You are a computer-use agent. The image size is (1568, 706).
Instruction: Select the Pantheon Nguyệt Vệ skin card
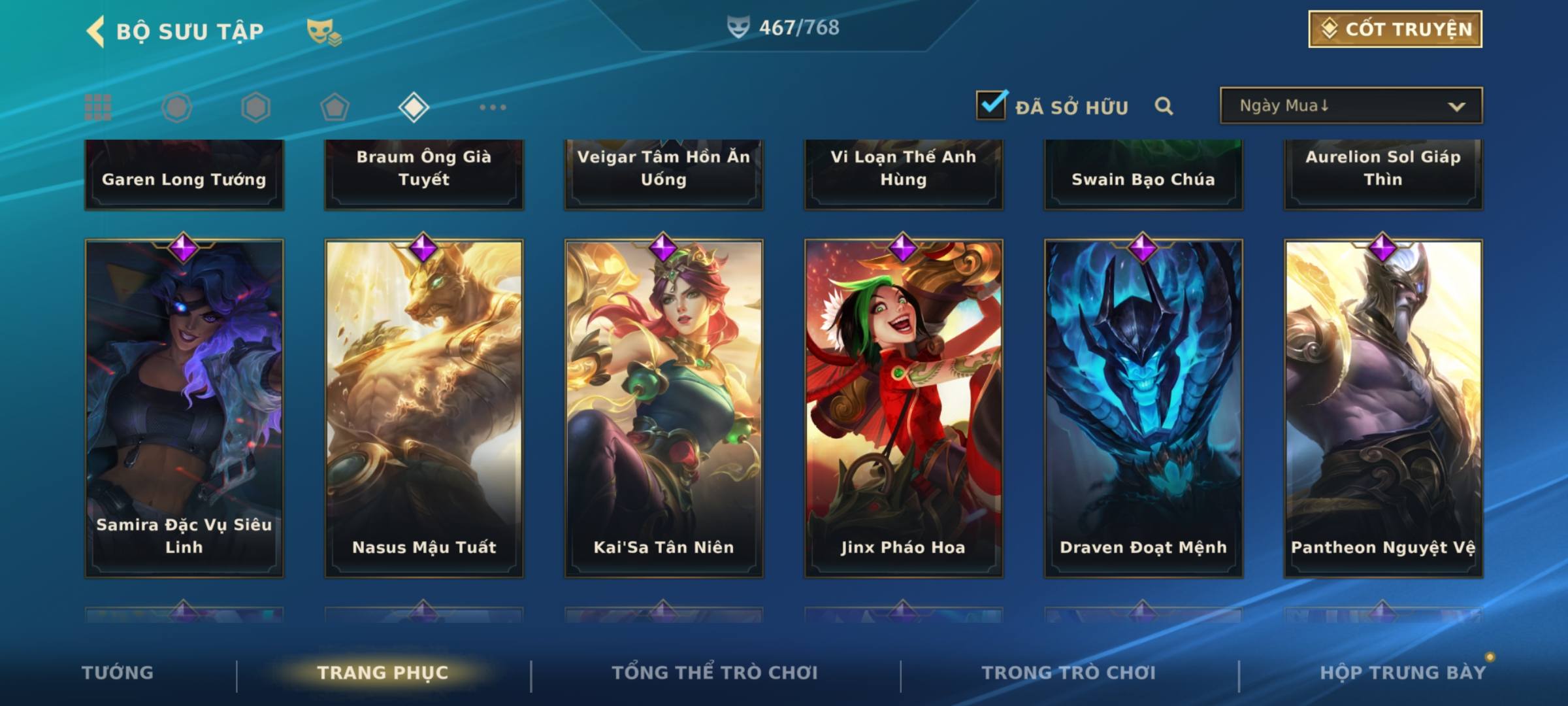click(1383, 409)
